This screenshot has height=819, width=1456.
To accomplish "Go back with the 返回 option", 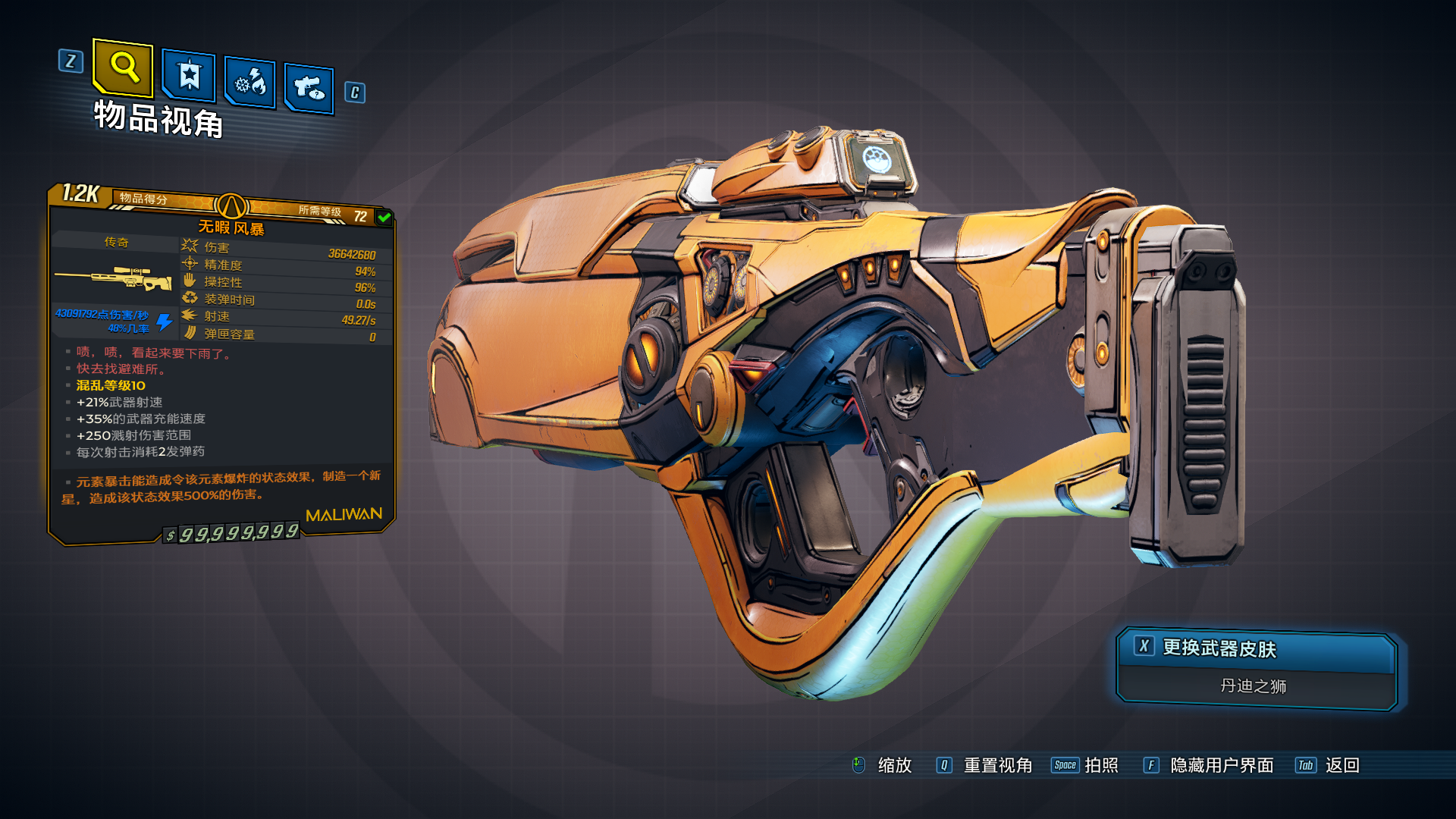I will pyautogui.click(x=1341, y=765).
